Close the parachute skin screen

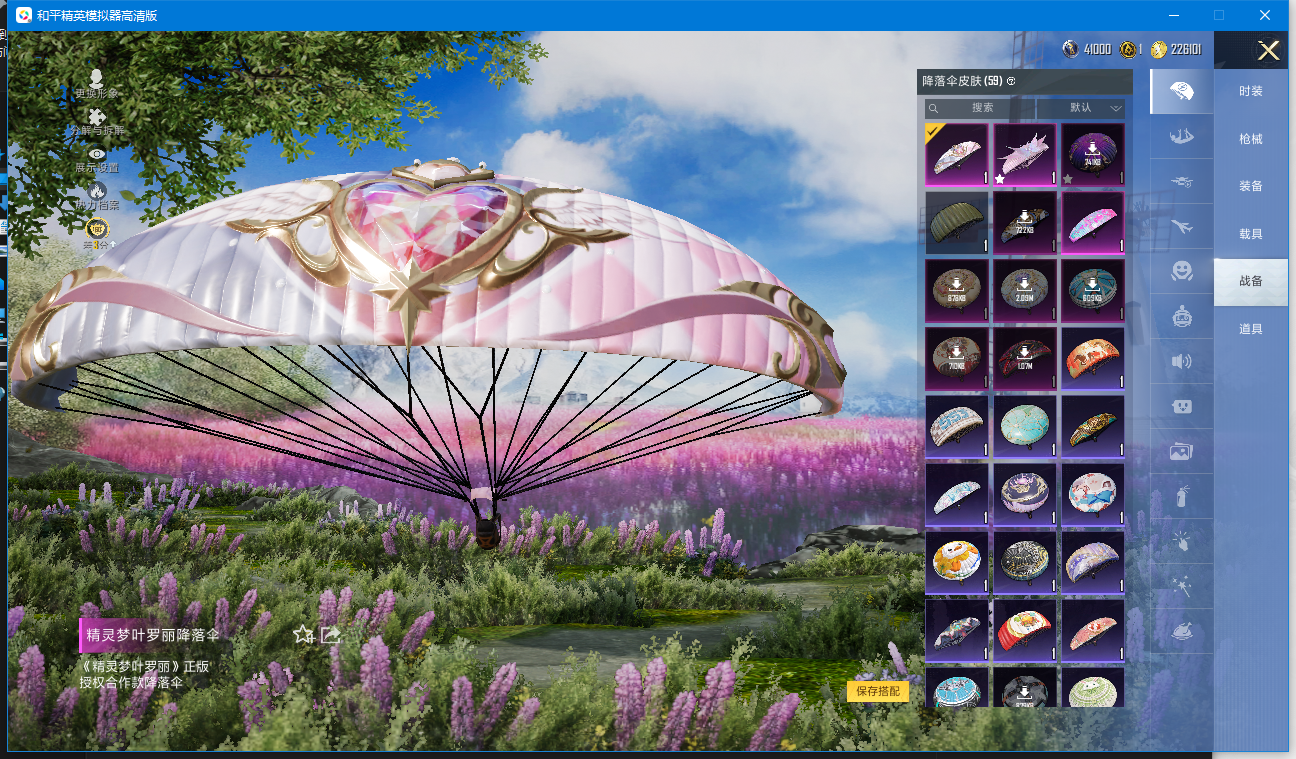point(1268,51)
